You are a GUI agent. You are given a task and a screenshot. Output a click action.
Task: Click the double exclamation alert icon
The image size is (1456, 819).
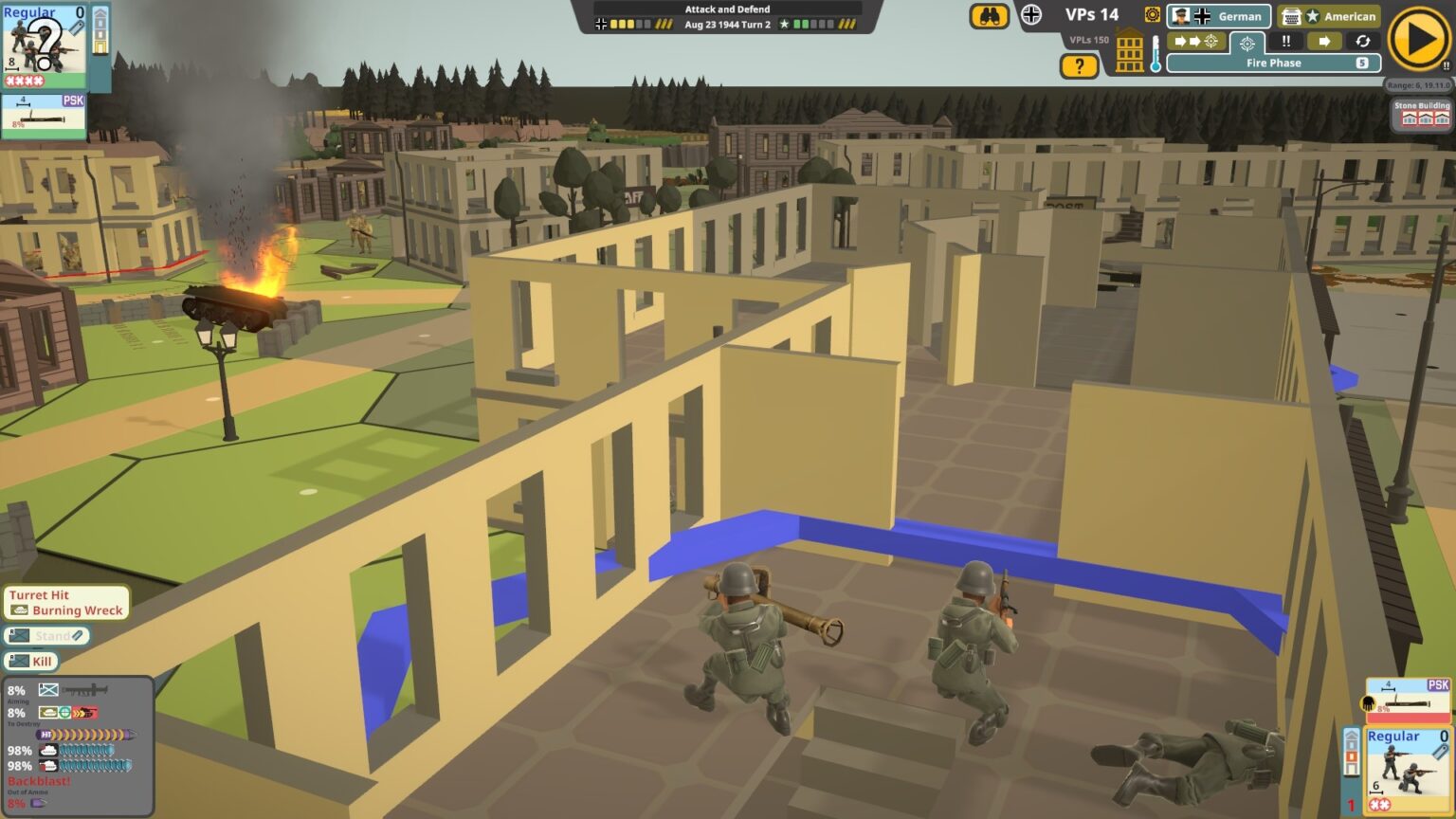point(1287,42)
